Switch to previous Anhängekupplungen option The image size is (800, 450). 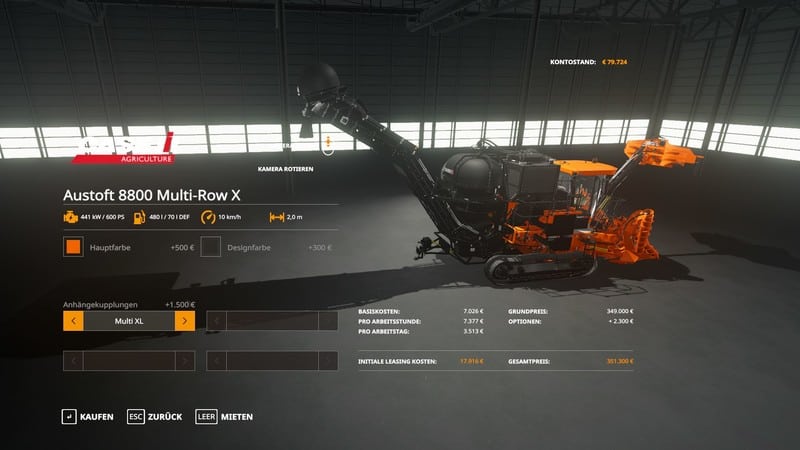click(x=73, y=321)
